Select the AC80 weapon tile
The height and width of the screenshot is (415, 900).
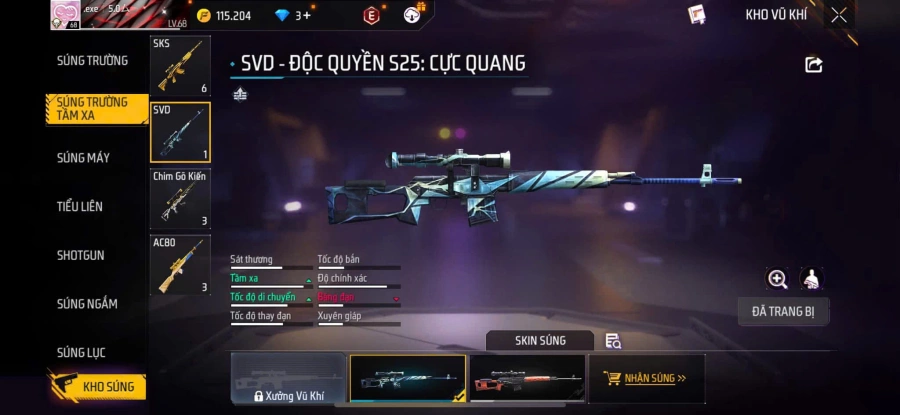point(180,265)
